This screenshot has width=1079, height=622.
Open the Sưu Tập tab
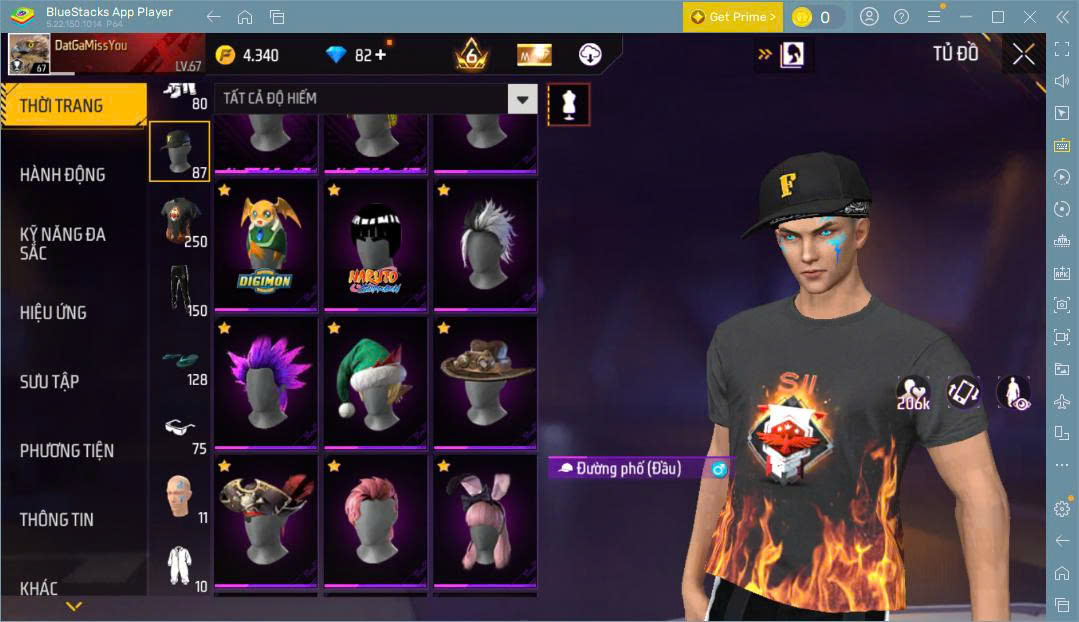pyautogui.click(x=49, y=381)
